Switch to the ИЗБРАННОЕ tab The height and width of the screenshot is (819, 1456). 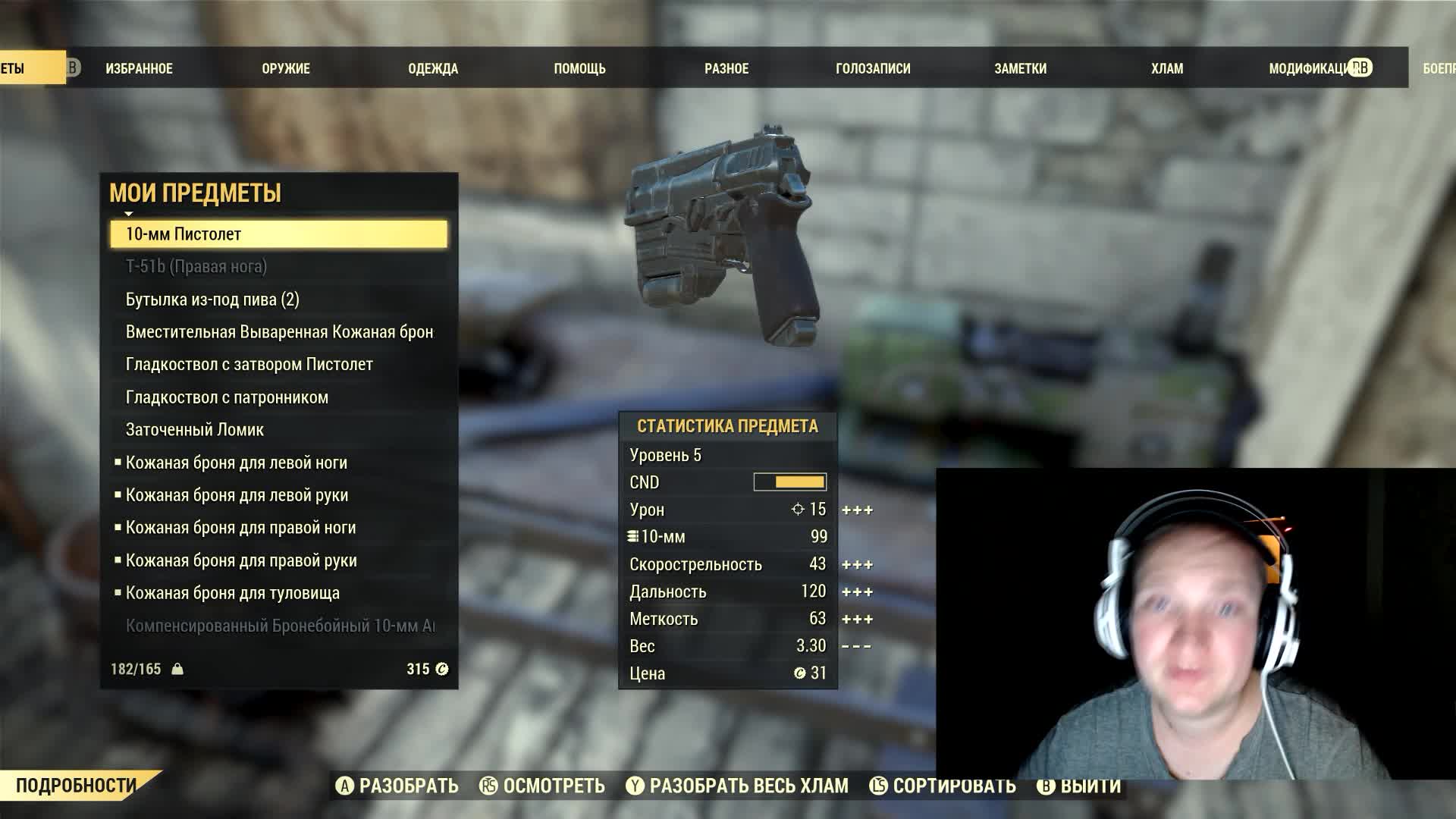click(x=139, y=68)
